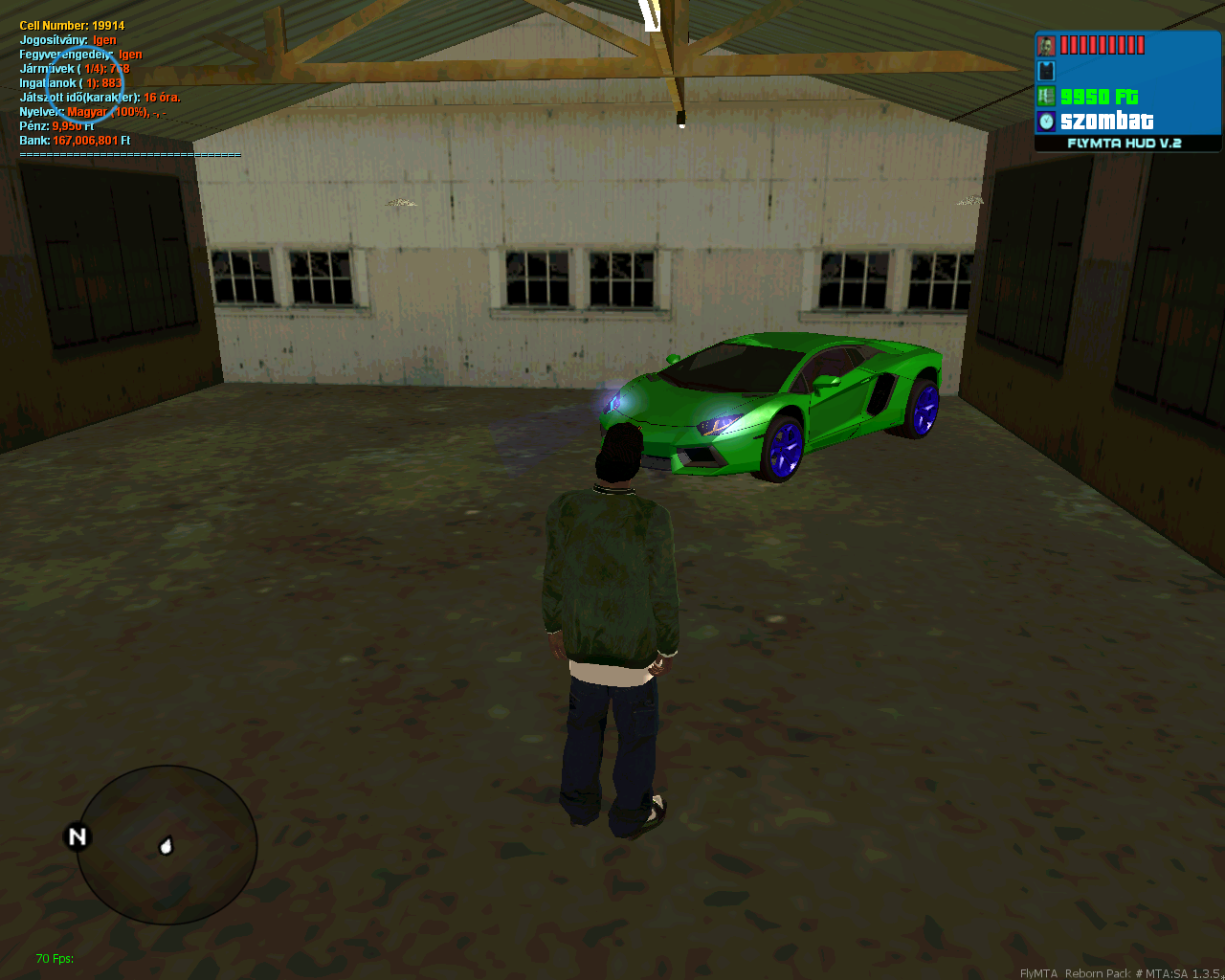The width and height of the screenshot is (1225, 980).
Task: Select the white player blip on minimap
Action: [x=166, y=846]
